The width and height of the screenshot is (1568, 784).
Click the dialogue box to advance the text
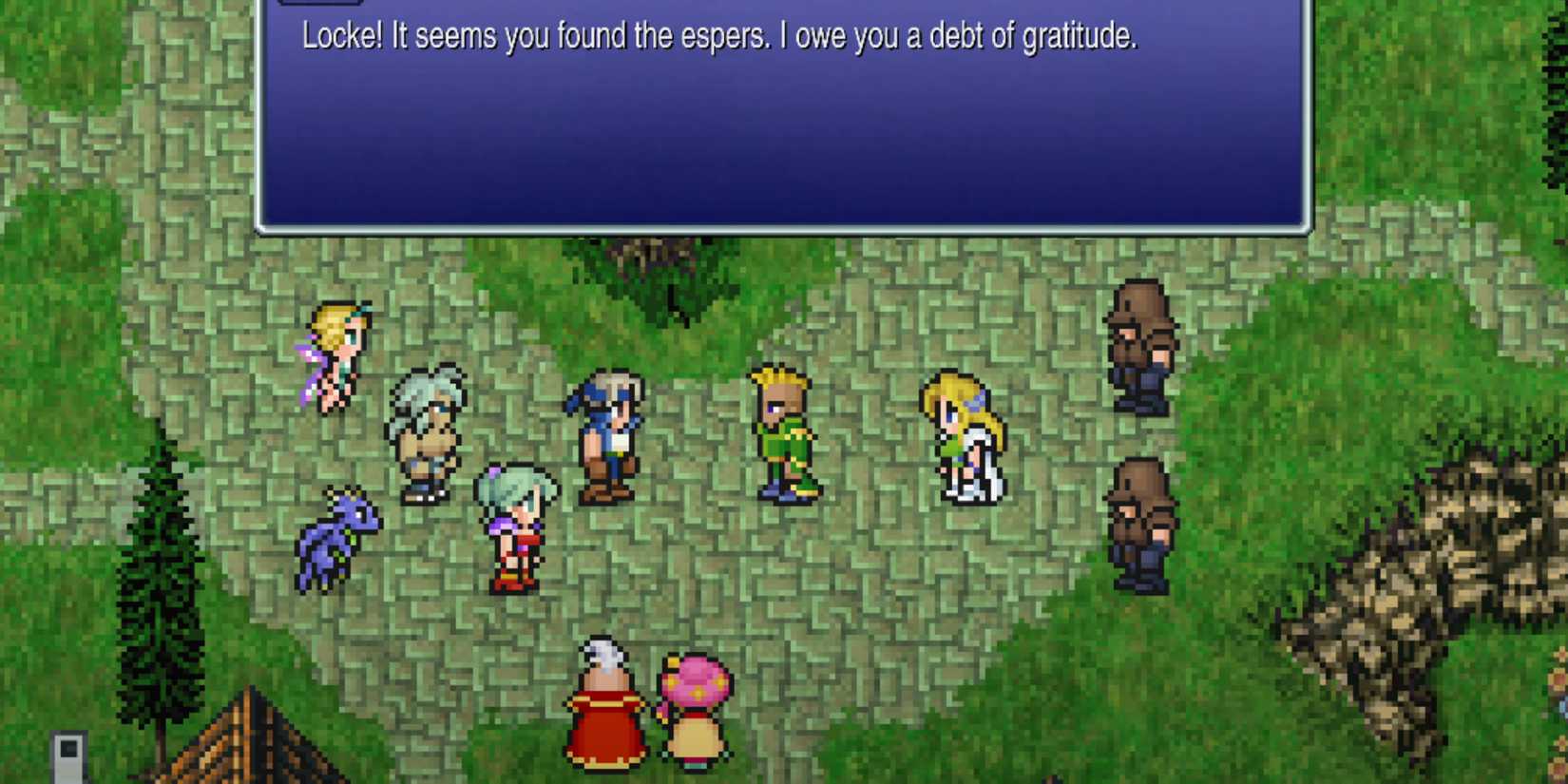779,143
